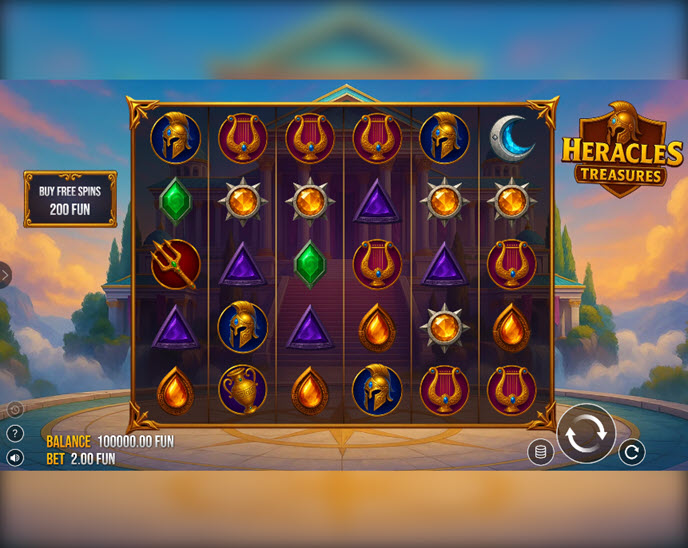The image size is (688, 548).
Task: Open the question mark help button
Action: [x=15, y=434]
